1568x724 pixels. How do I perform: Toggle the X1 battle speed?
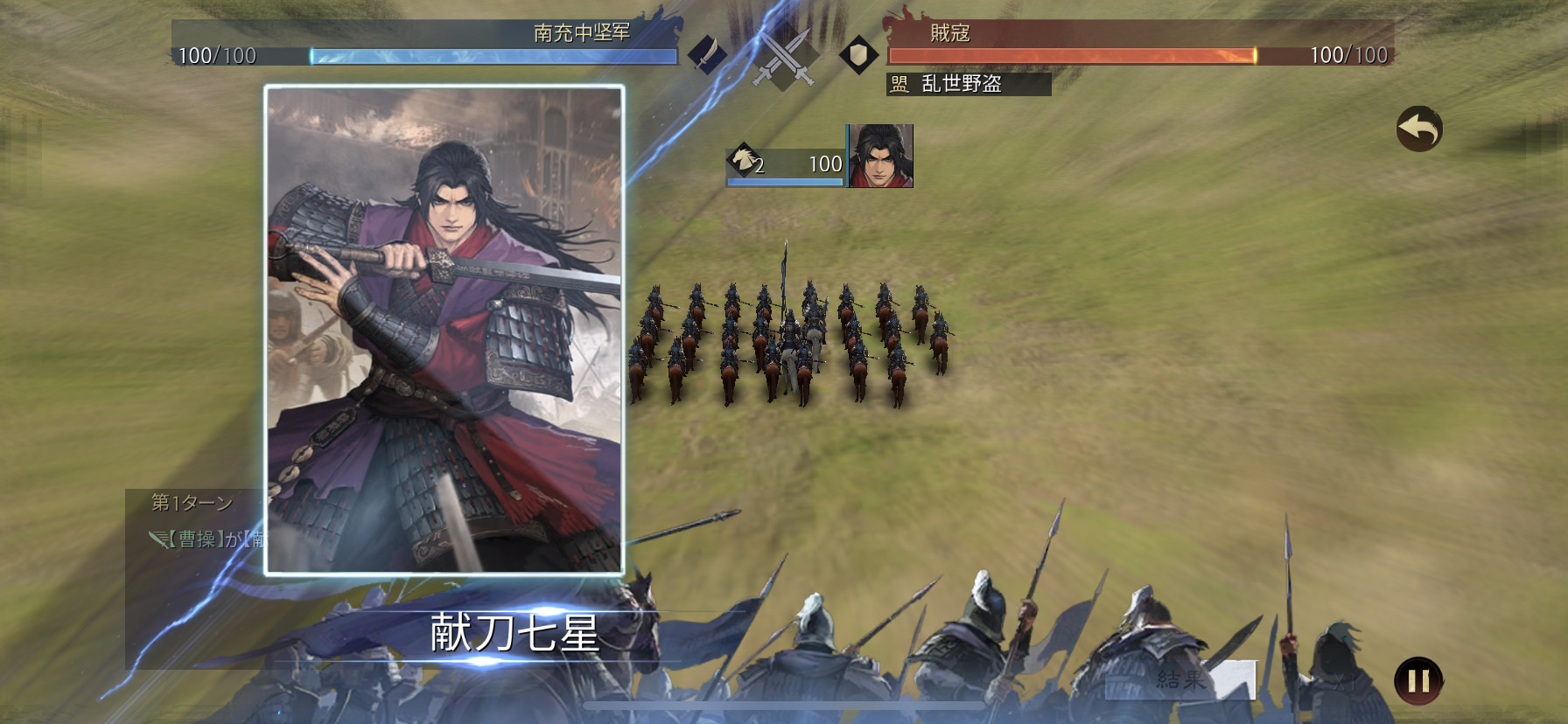click(1343, 681)
